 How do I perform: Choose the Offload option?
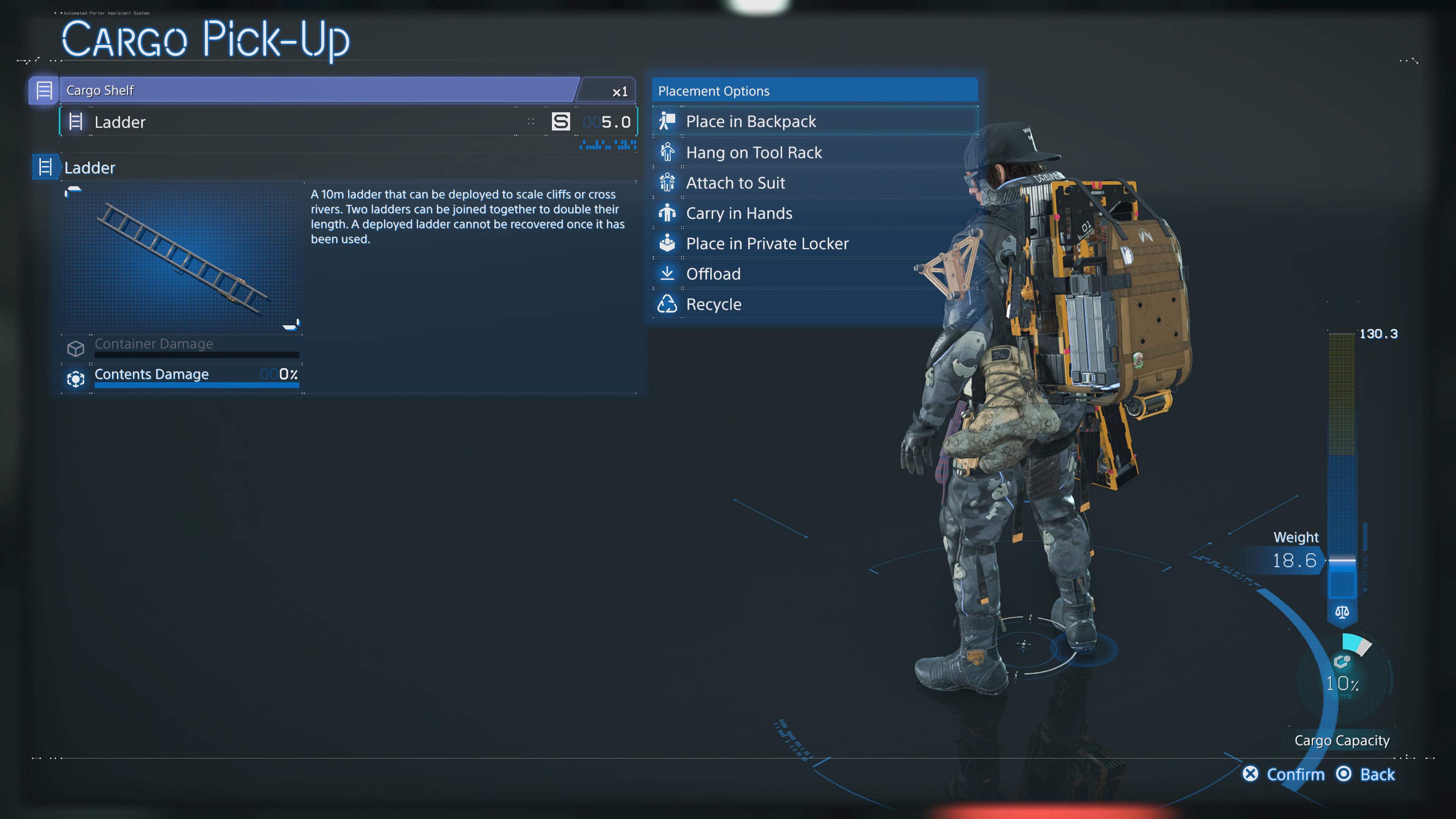pyautogui.click(x=713, y=274)
